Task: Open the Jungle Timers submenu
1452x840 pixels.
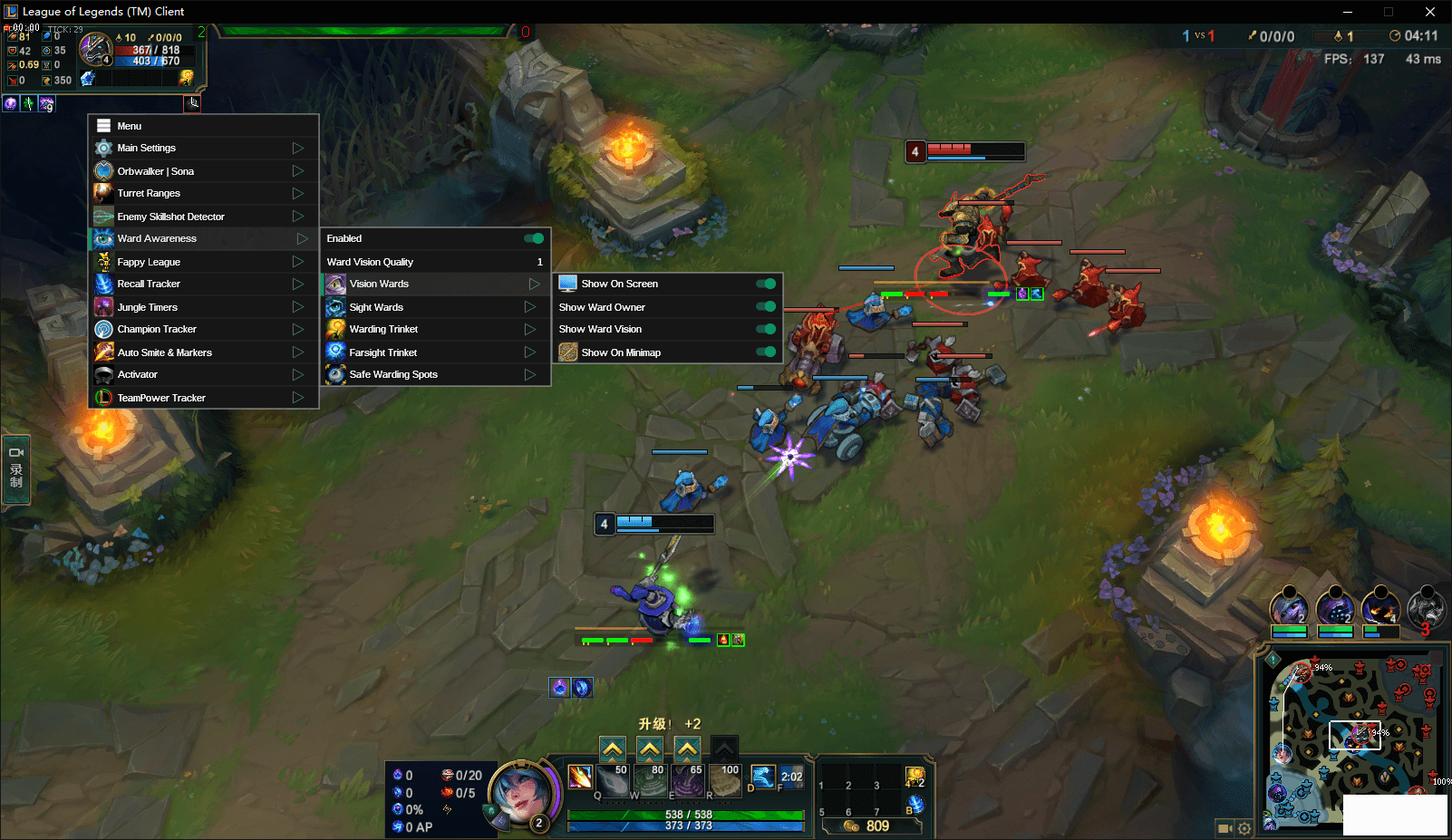Action: click(x=203, y=307)
